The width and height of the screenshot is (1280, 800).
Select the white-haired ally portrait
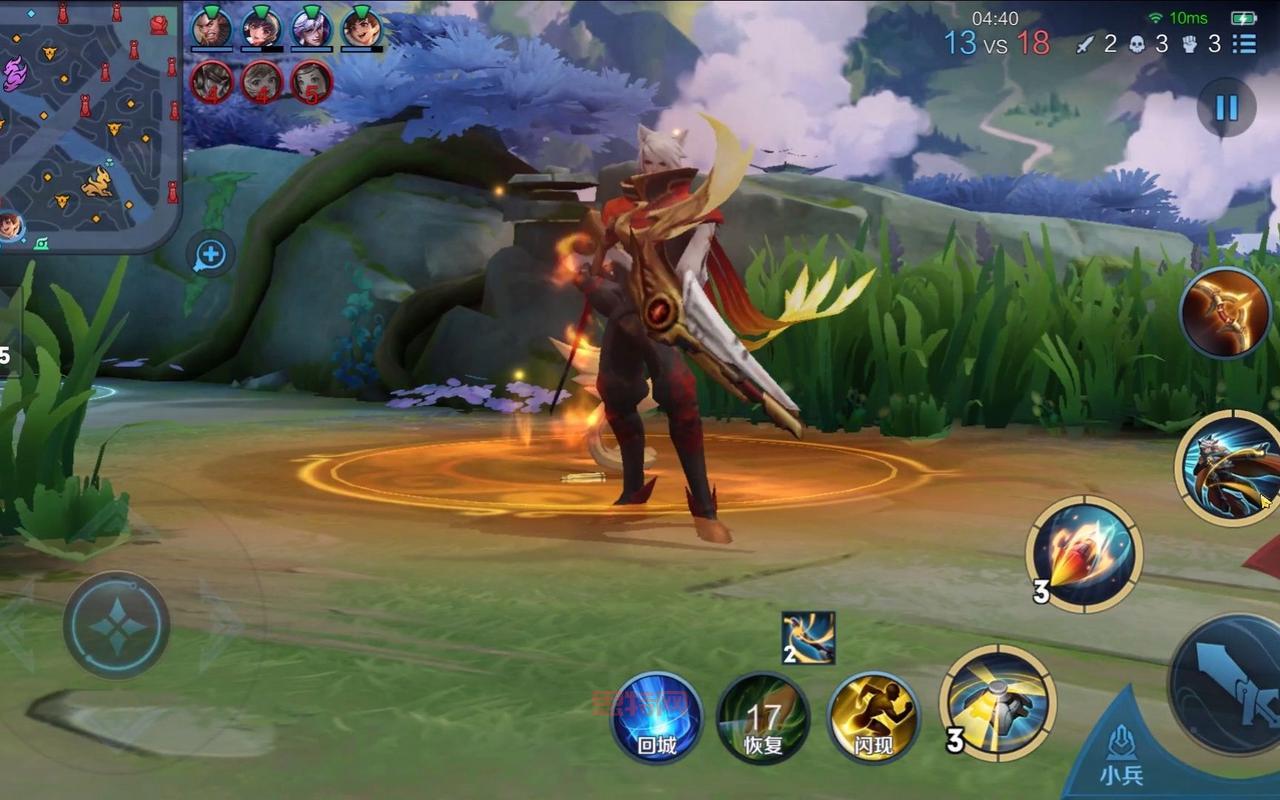click(x=311, y=28)
